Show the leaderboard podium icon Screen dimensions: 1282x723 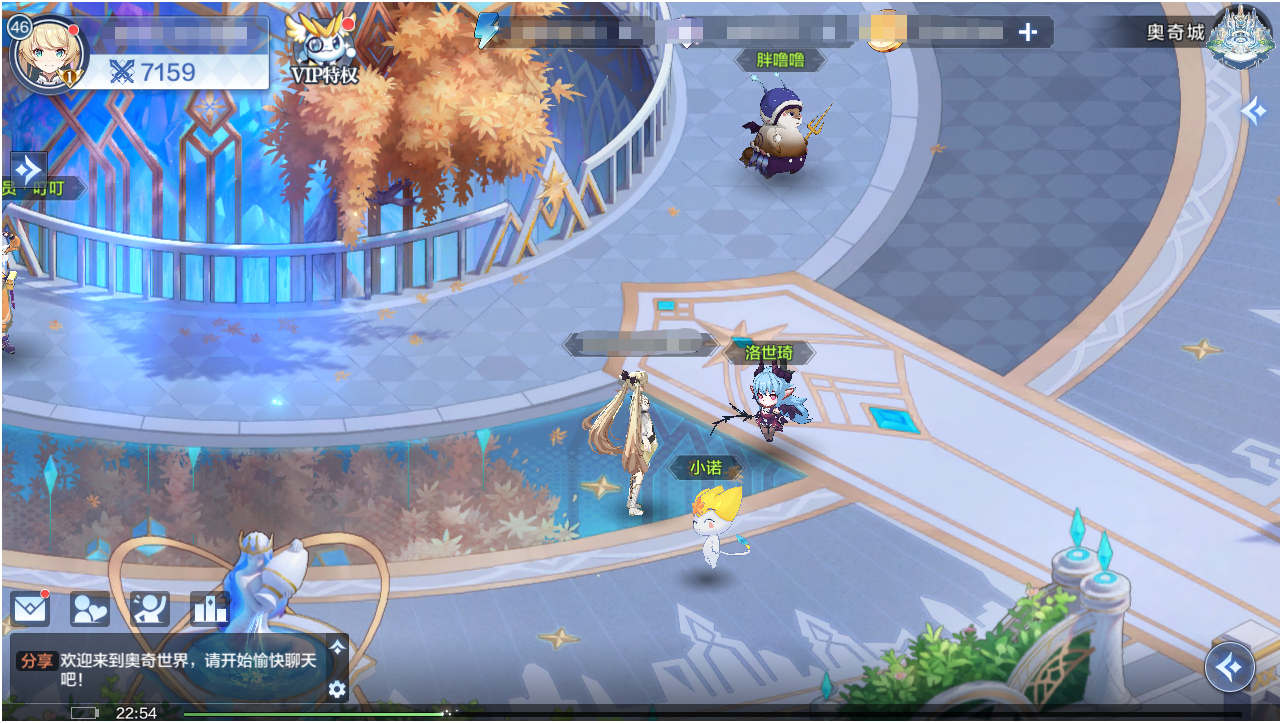pyautogui.click(x=210, y=608)
